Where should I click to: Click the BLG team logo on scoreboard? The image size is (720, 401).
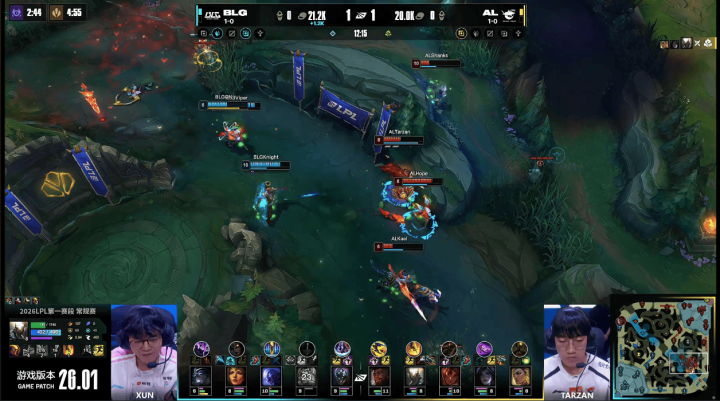click(x=211, y=15)
